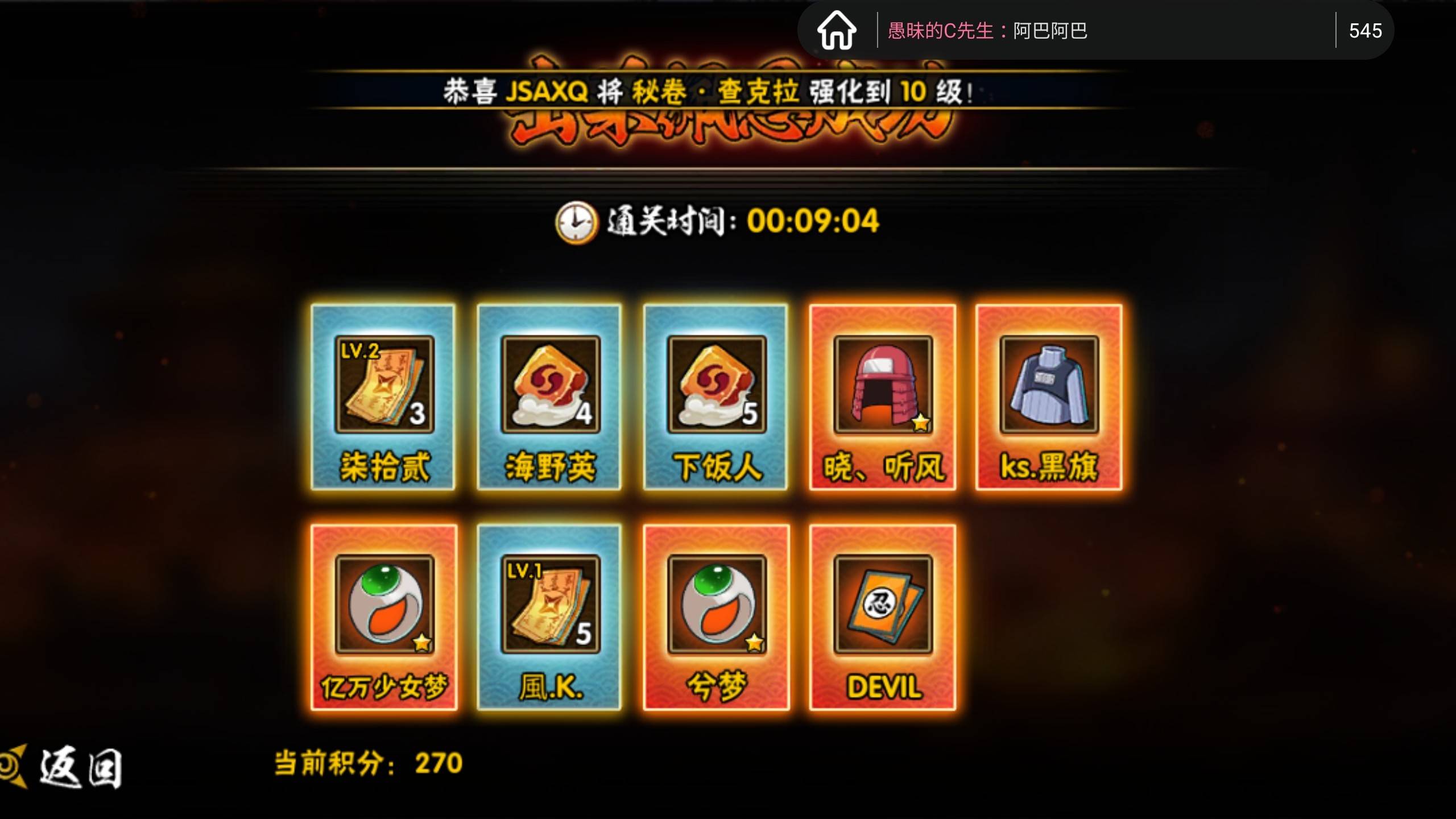
Task: Select 亿万少女梦's green ring card
Action: (x=384, y=617)
